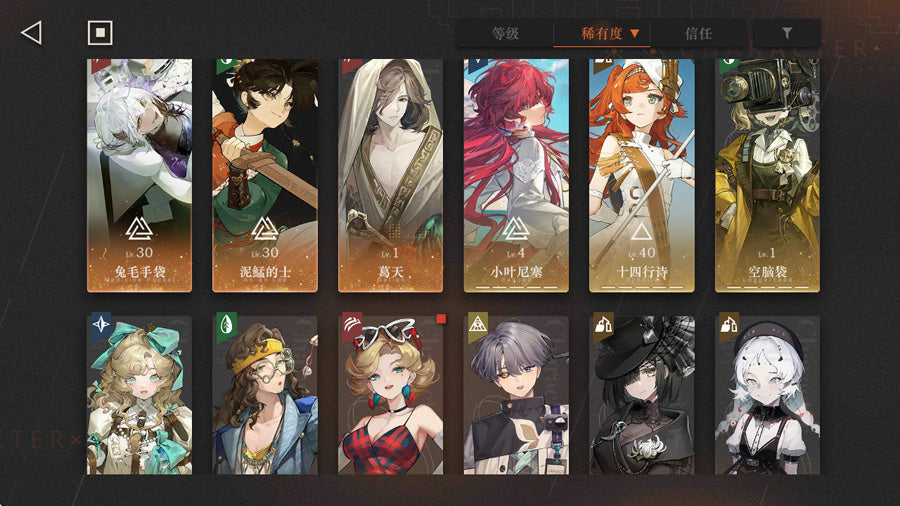Choose the yellow headband glasses character card
Screen dimensions: 900x506
pos(265,395)
